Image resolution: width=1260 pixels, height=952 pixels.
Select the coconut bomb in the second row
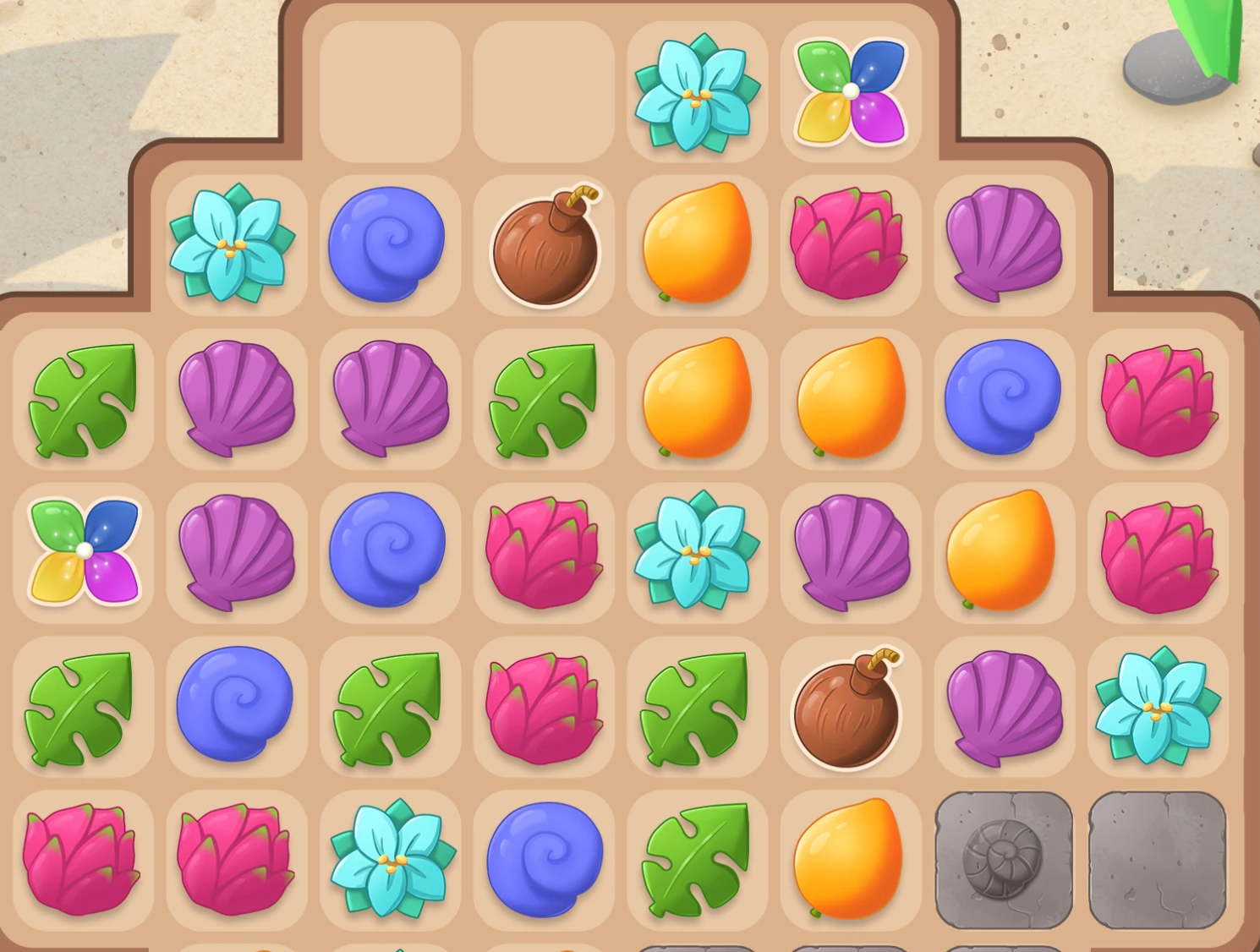(x=544, y=245)
